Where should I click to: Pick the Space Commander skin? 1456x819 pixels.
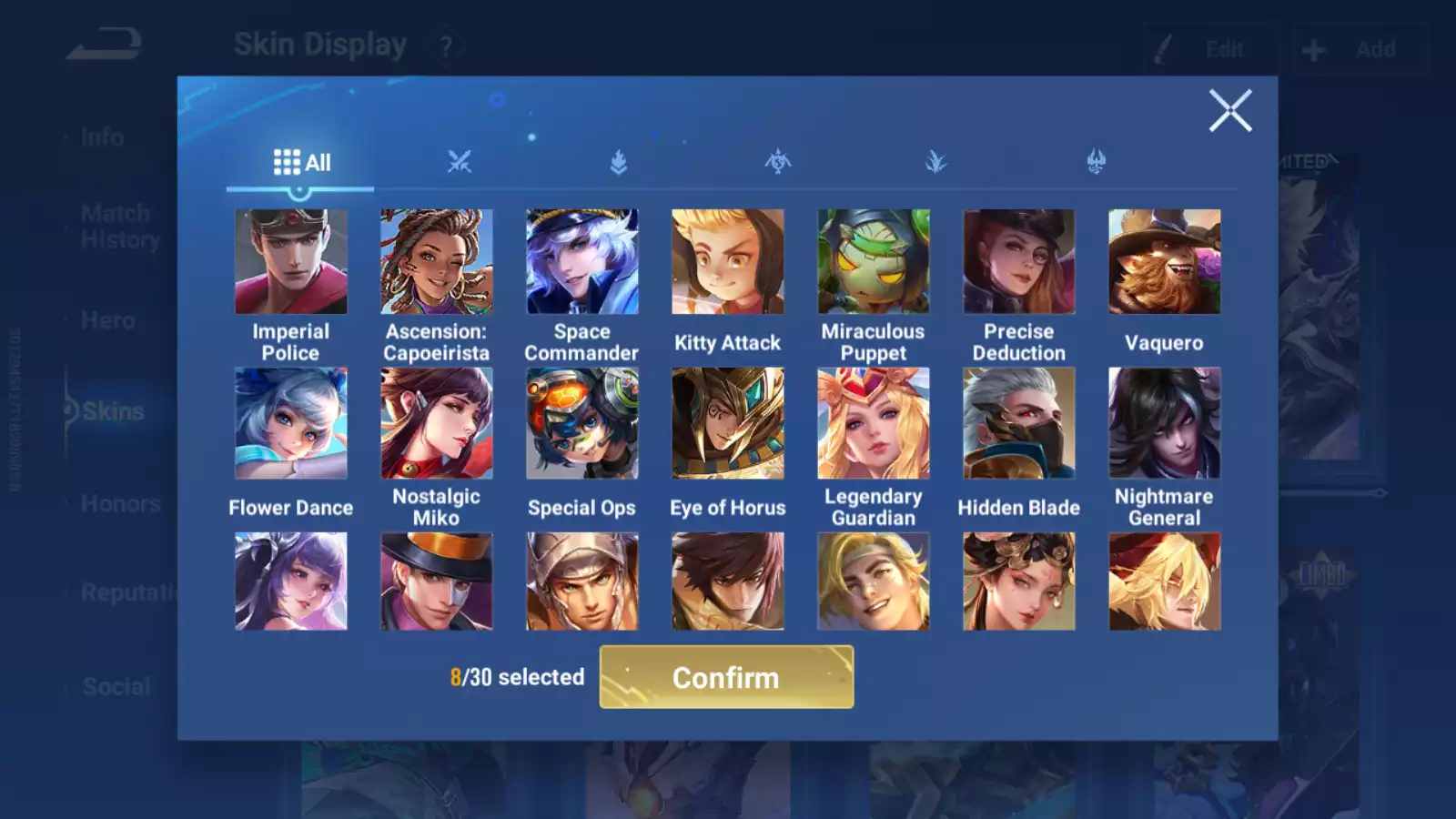pyautogui.click(x=582, y=262)
